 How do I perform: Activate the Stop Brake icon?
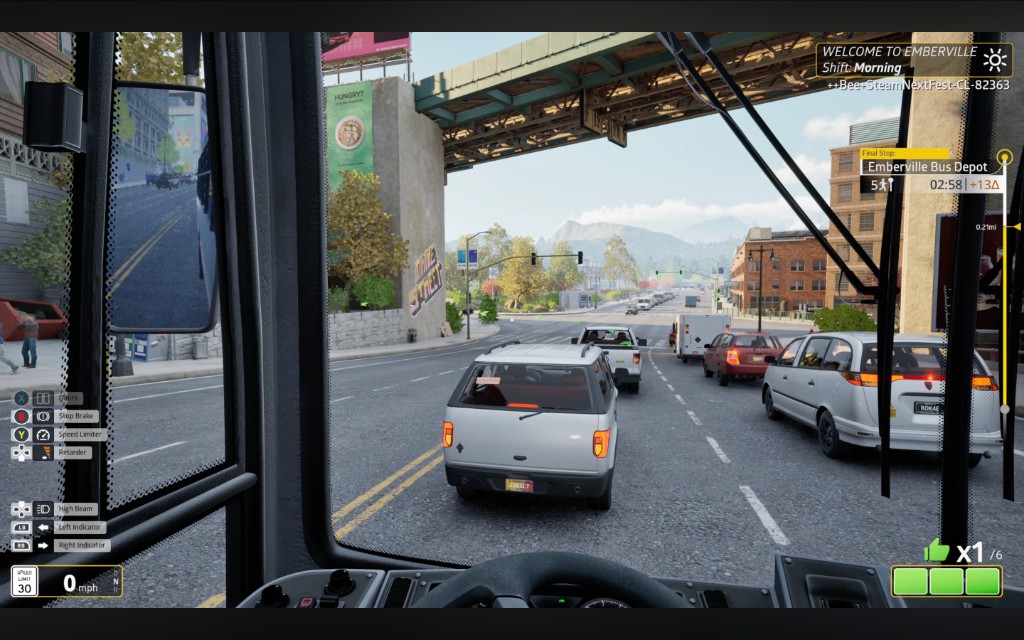[43, 416]
